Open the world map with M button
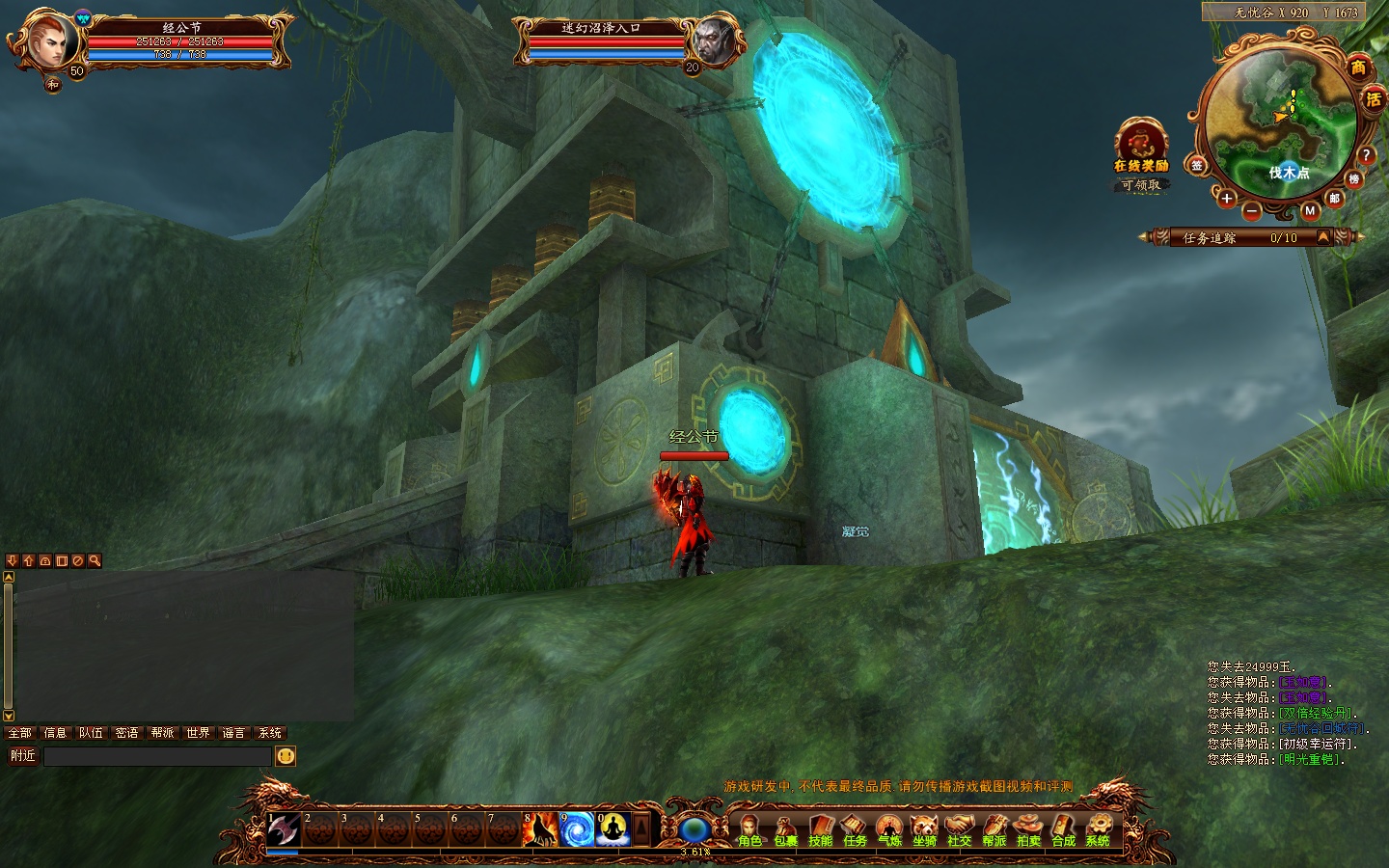The width and height of the screenshot is (1389, 868). pyautogui.click(x=1310, y=210)
